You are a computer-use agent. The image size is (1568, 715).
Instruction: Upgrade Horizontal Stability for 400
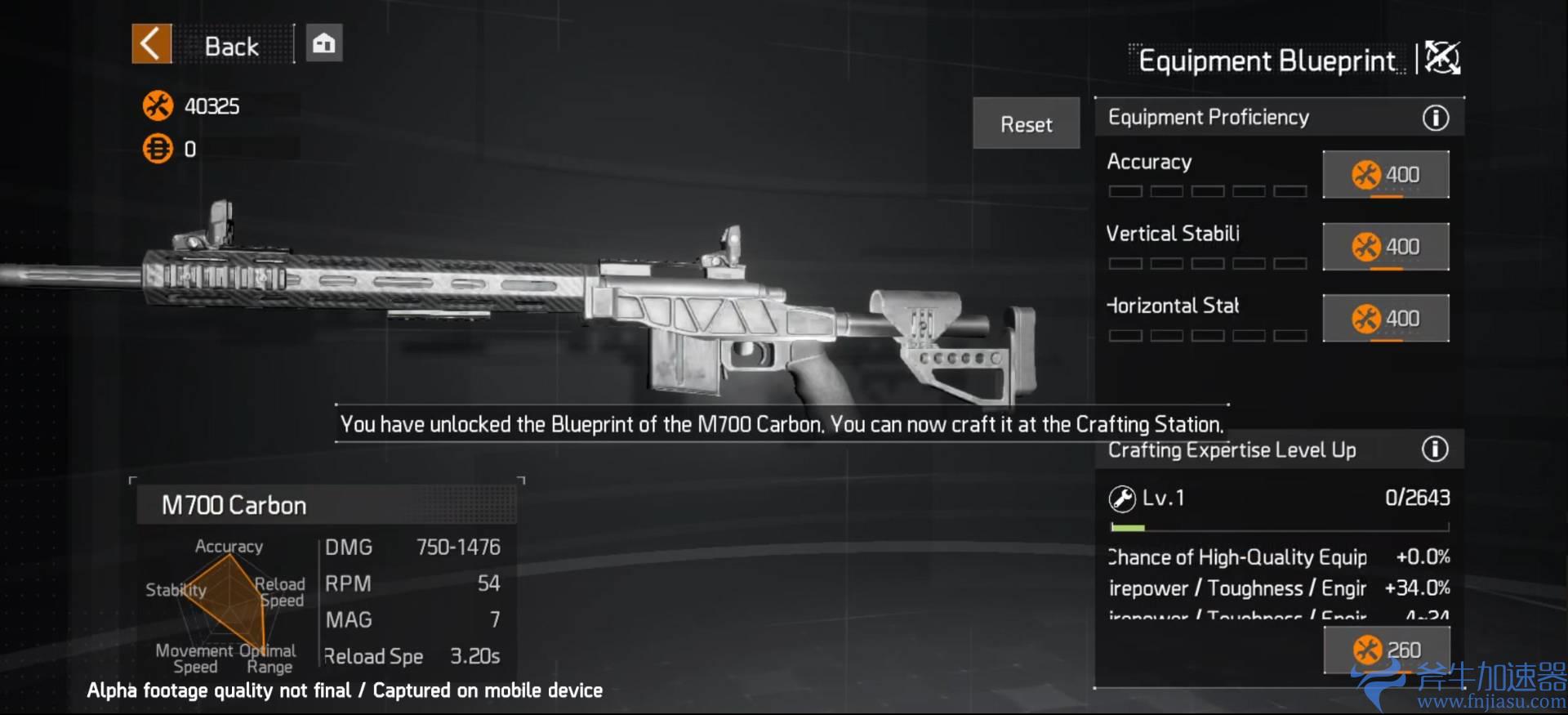pyautogui.click(x=1385, y=318)
